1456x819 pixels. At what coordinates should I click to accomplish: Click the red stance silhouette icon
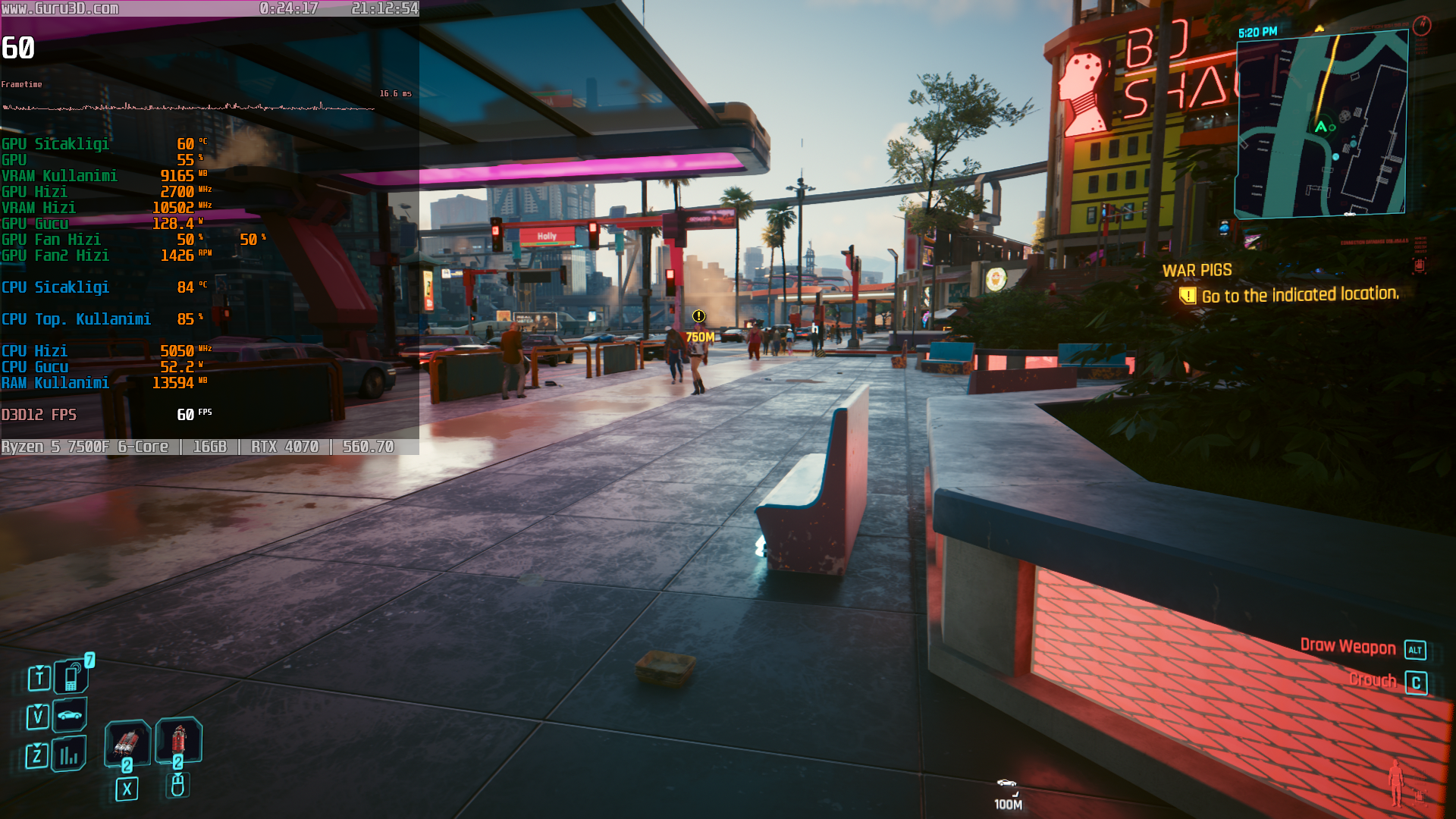point(1395,783)
